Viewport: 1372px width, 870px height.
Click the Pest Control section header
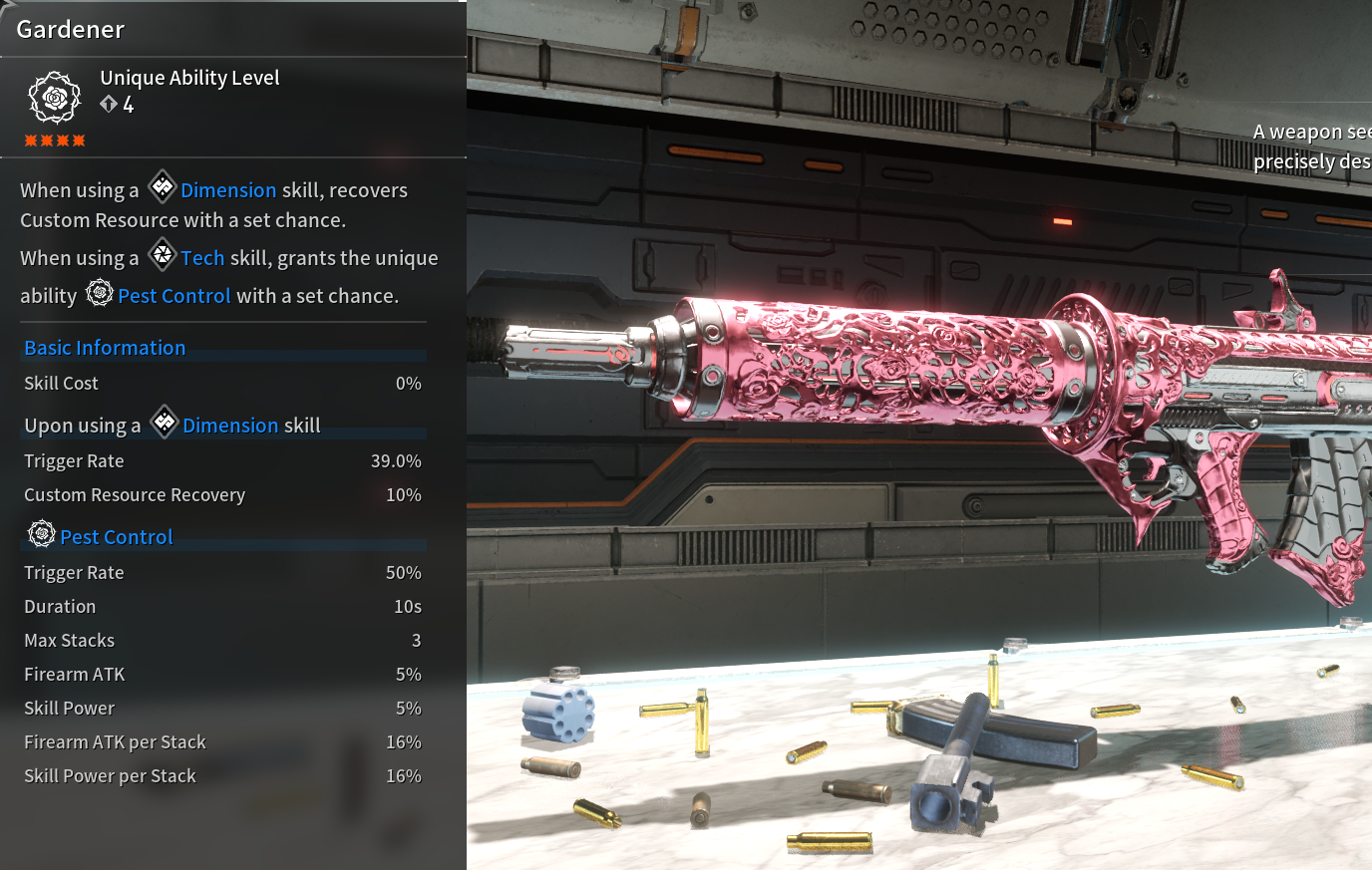(x=117, y=537)
